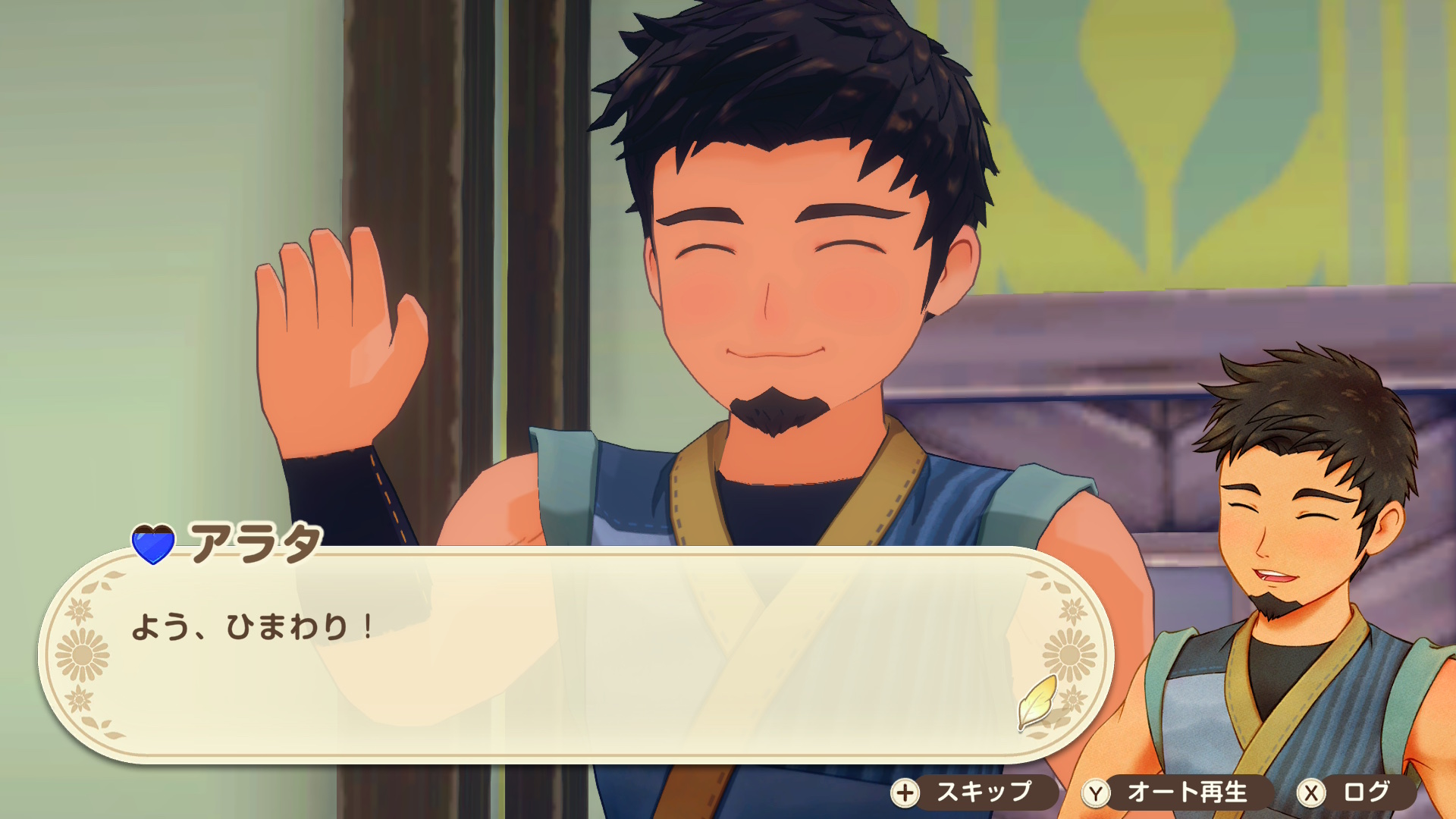Turn on オート再生 auto-play
1456x819 pixels.
coord(1175,792)
